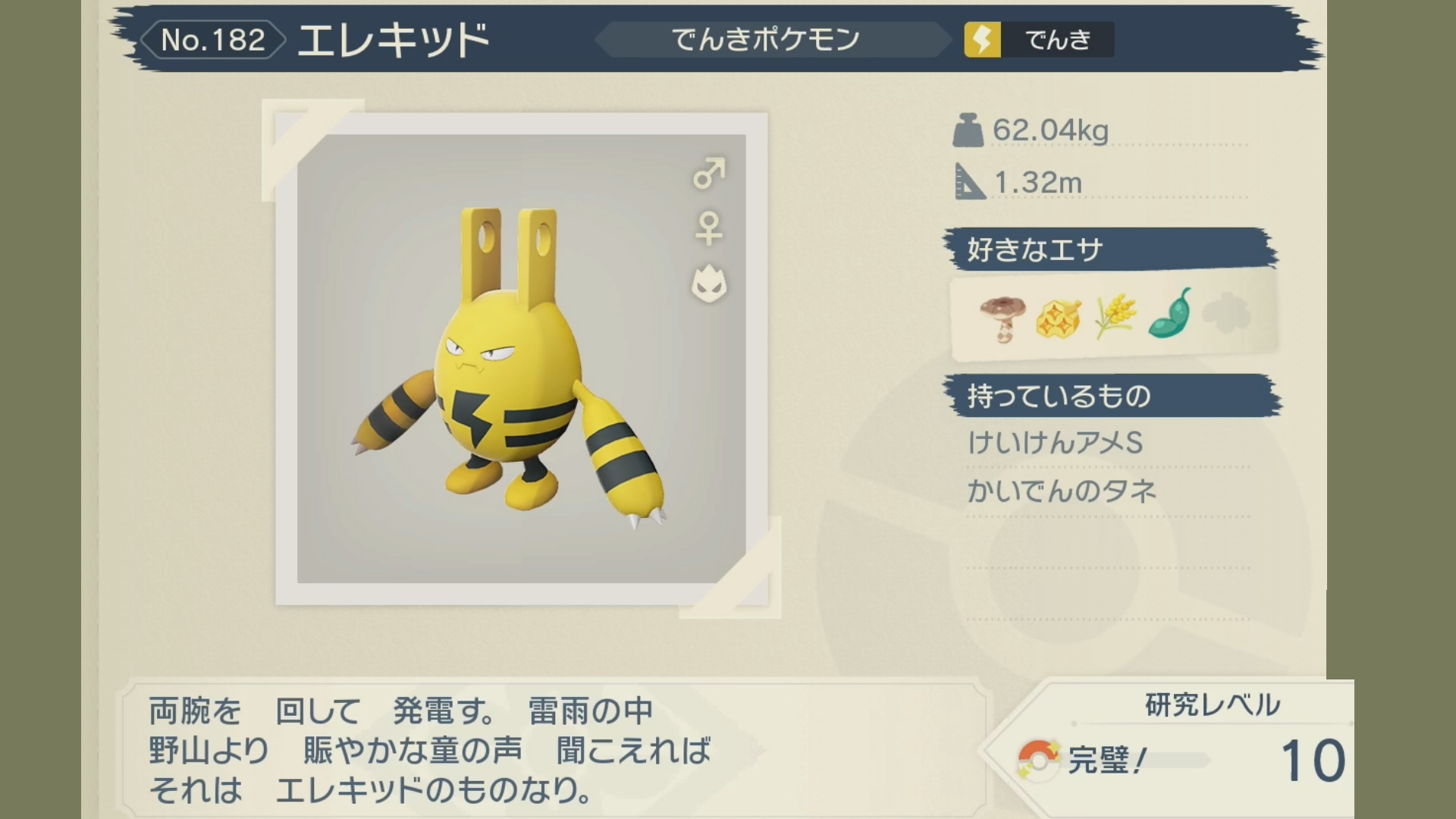
Task: Choose the green bean food icon
Action: 1170,313
